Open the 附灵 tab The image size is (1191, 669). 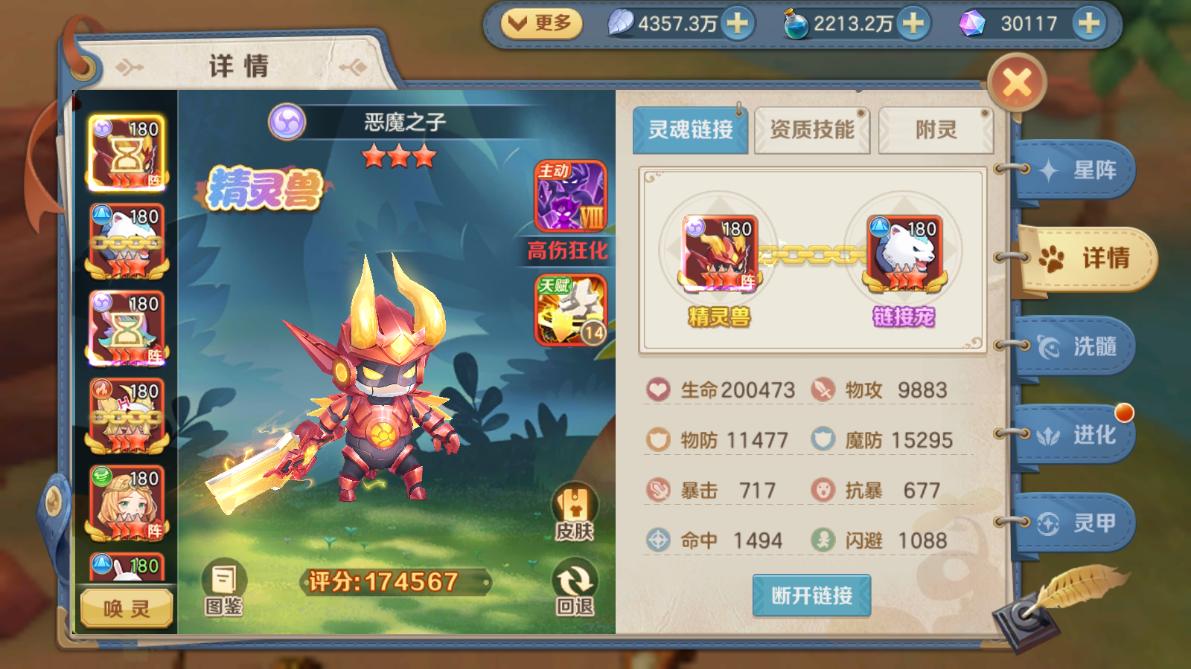[935, 130]
